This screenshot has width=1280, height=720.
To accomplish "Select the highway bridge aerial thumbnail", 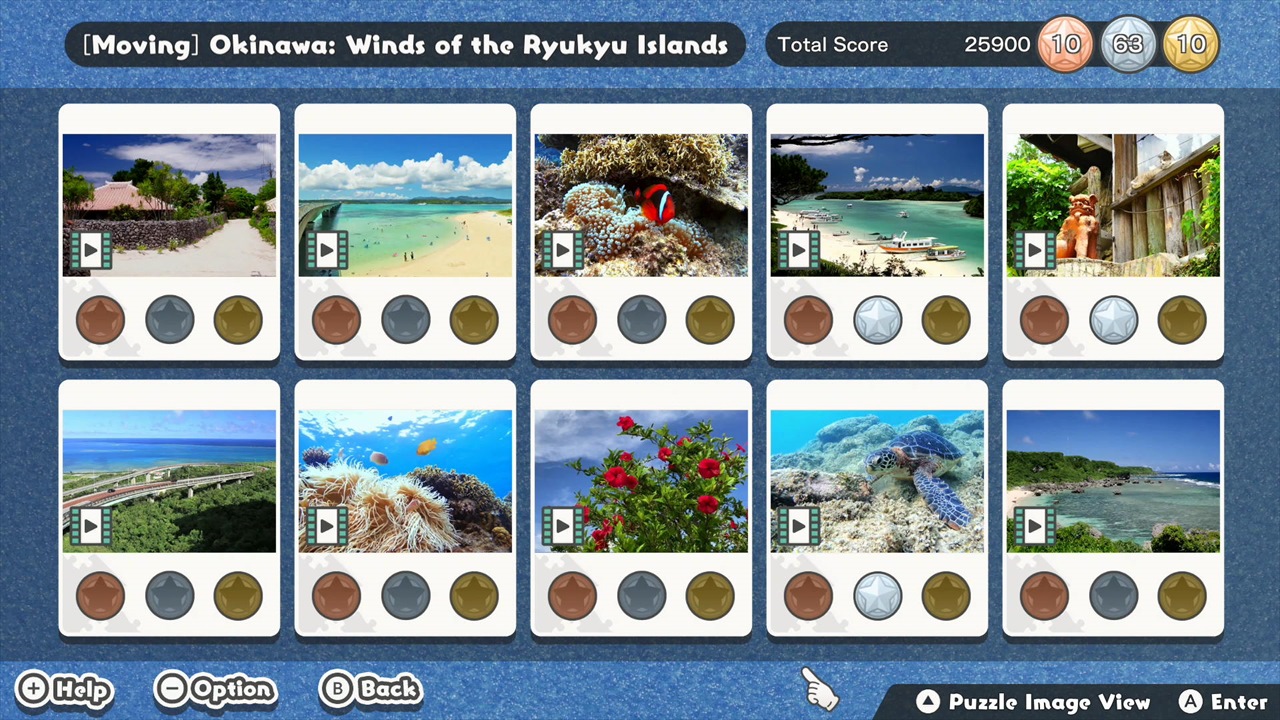I will (169, 480).
